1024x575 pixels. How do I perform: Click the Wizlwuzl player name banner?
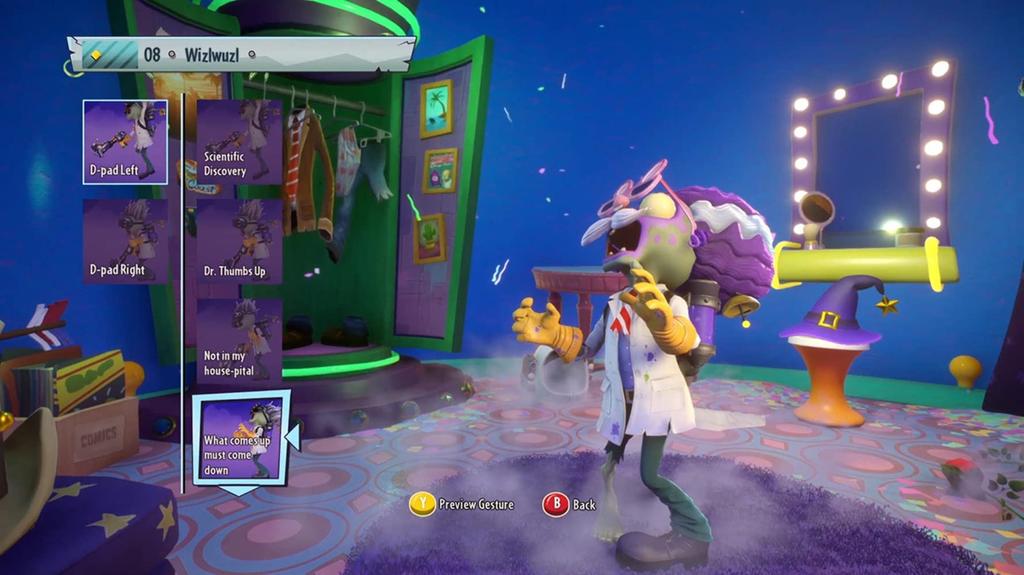[240, 54]
